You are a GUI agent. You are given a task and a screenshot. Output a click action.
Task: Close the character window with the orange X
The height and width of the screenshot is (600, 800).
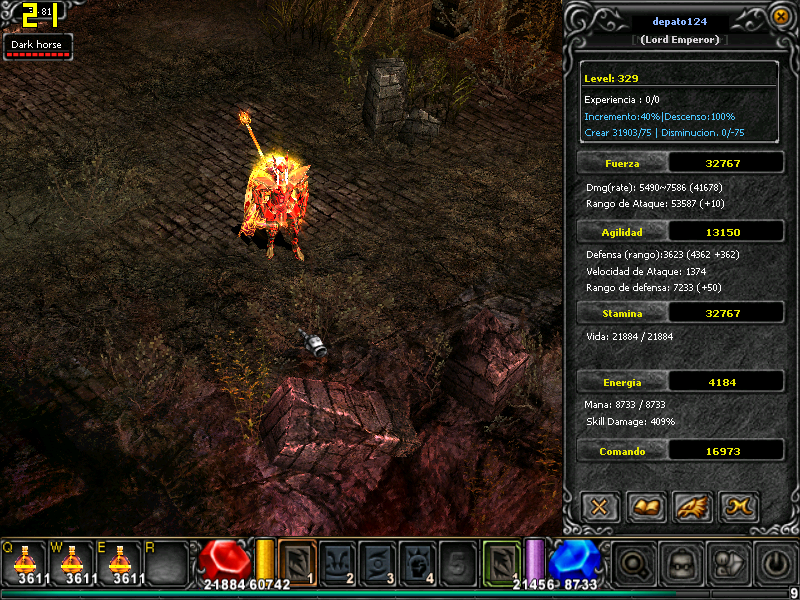point(781,16)
